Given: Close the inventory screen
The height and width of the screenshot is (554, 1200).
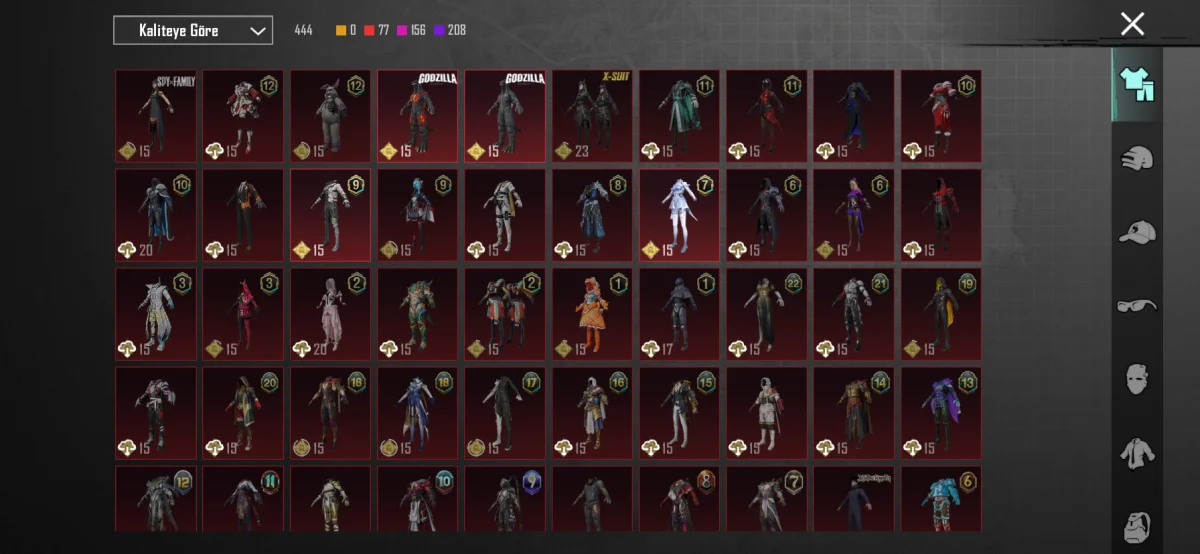Looking at the screenshot, I should point(1132,24).
